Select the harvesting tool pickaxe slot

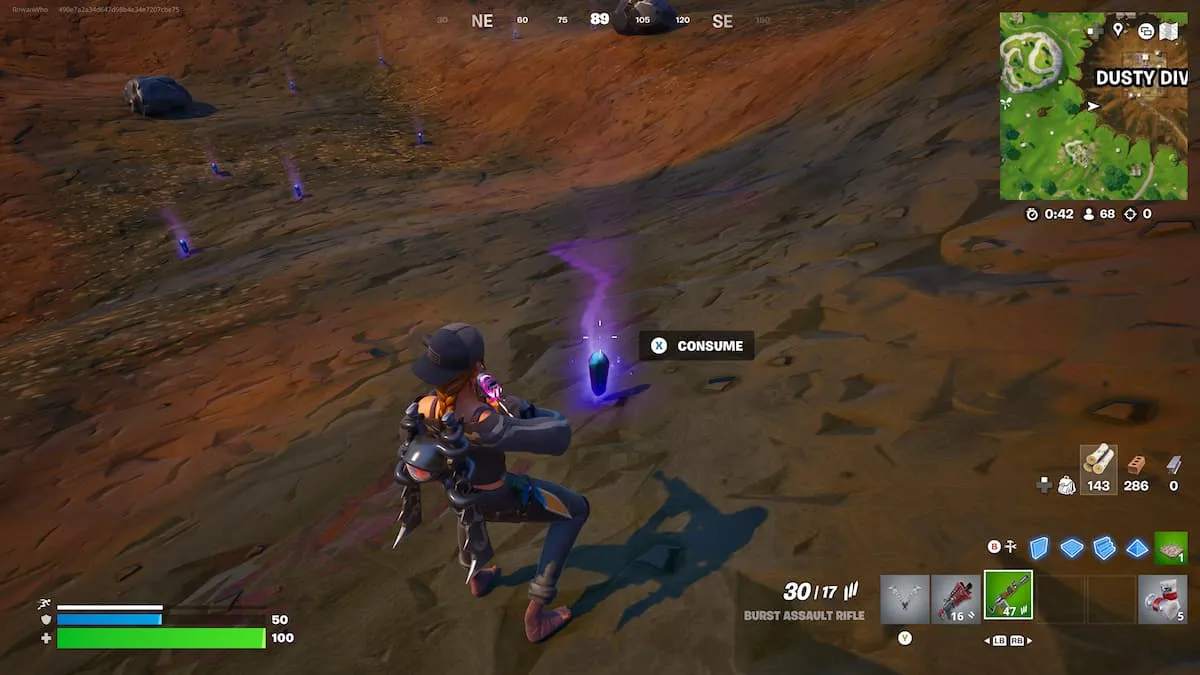(905, 598)
